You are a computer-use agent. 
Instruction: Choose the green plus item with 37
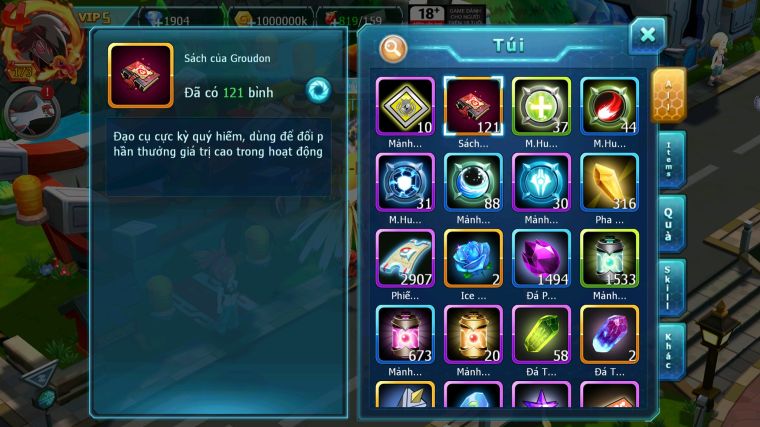click(541, 105)
